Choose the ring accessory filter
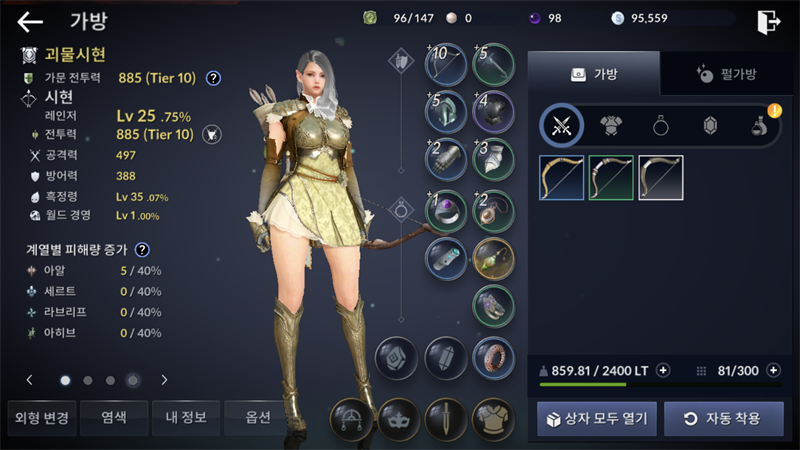 click(x=661, y=126)
